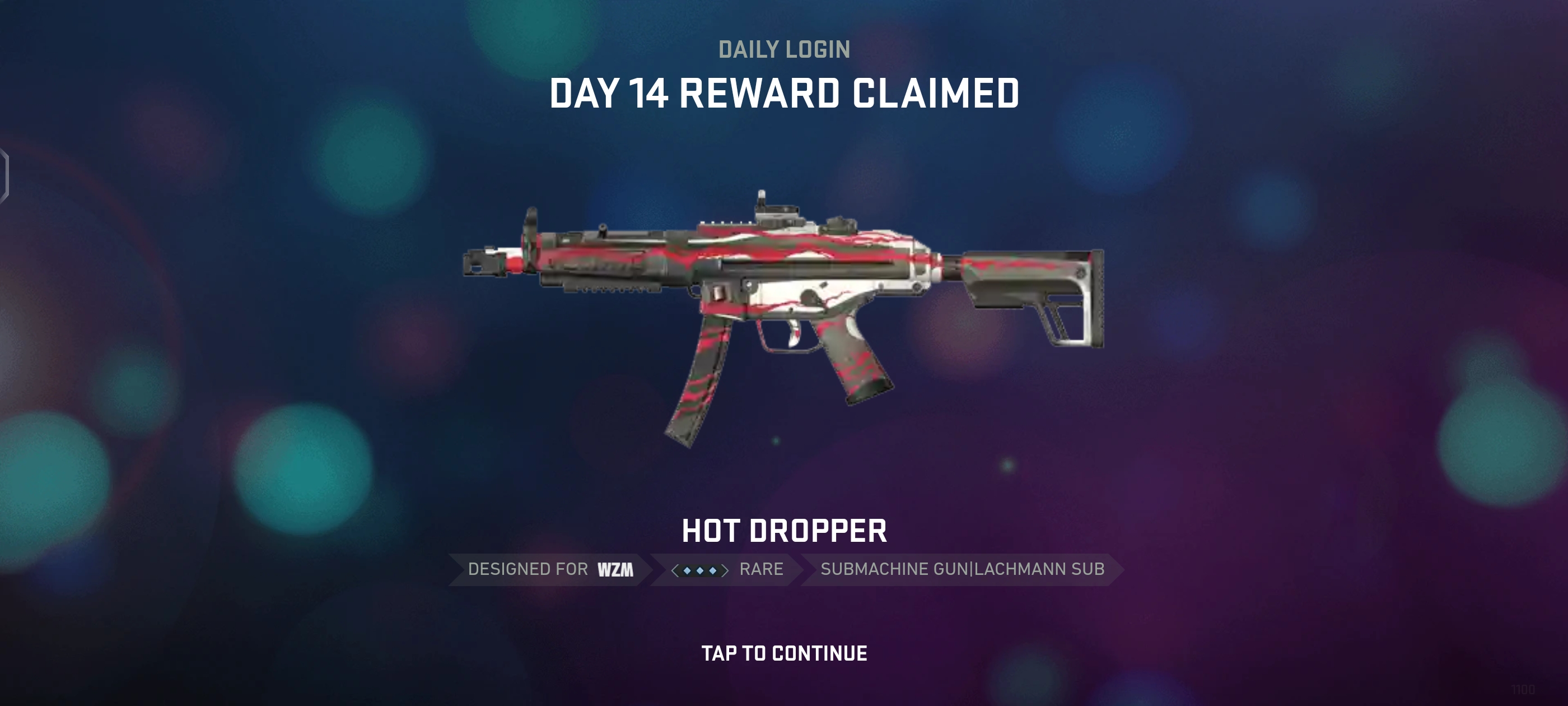Tap to continue past reward screen
Screen dimensions: 1568x706
tap(784, 653)
